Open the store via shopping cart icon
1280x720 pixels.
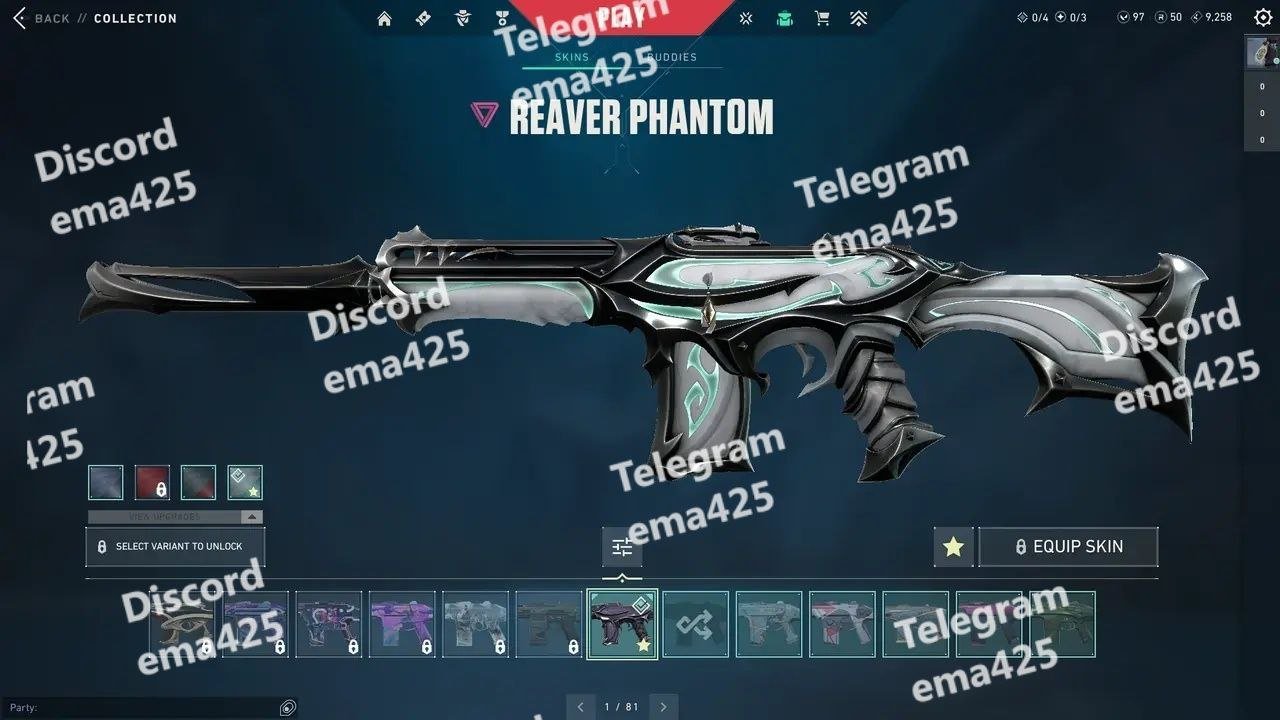pyautogui.click(x=822, y=18)
